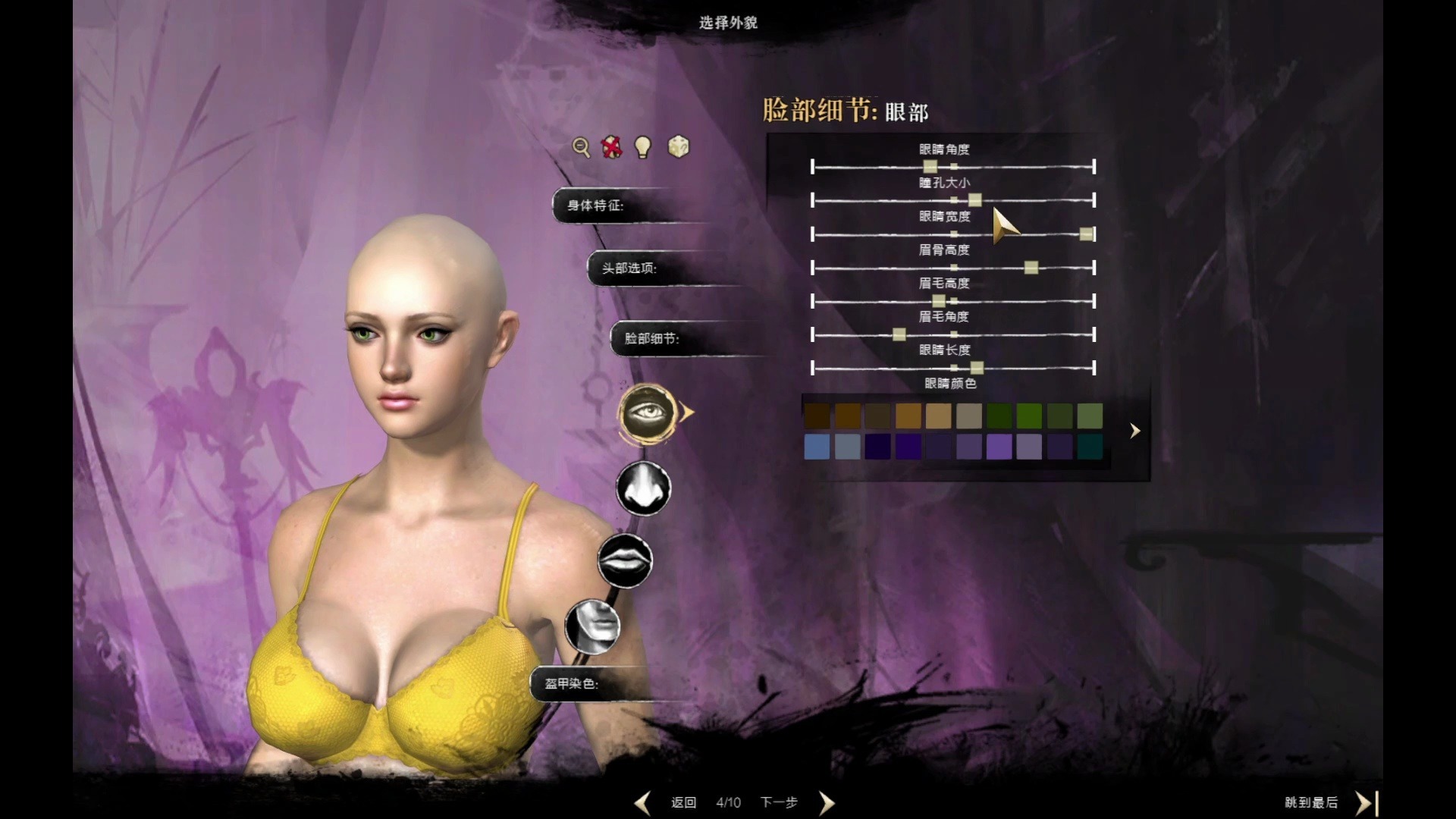Open the 身体特征 section

tap(596, 206)
